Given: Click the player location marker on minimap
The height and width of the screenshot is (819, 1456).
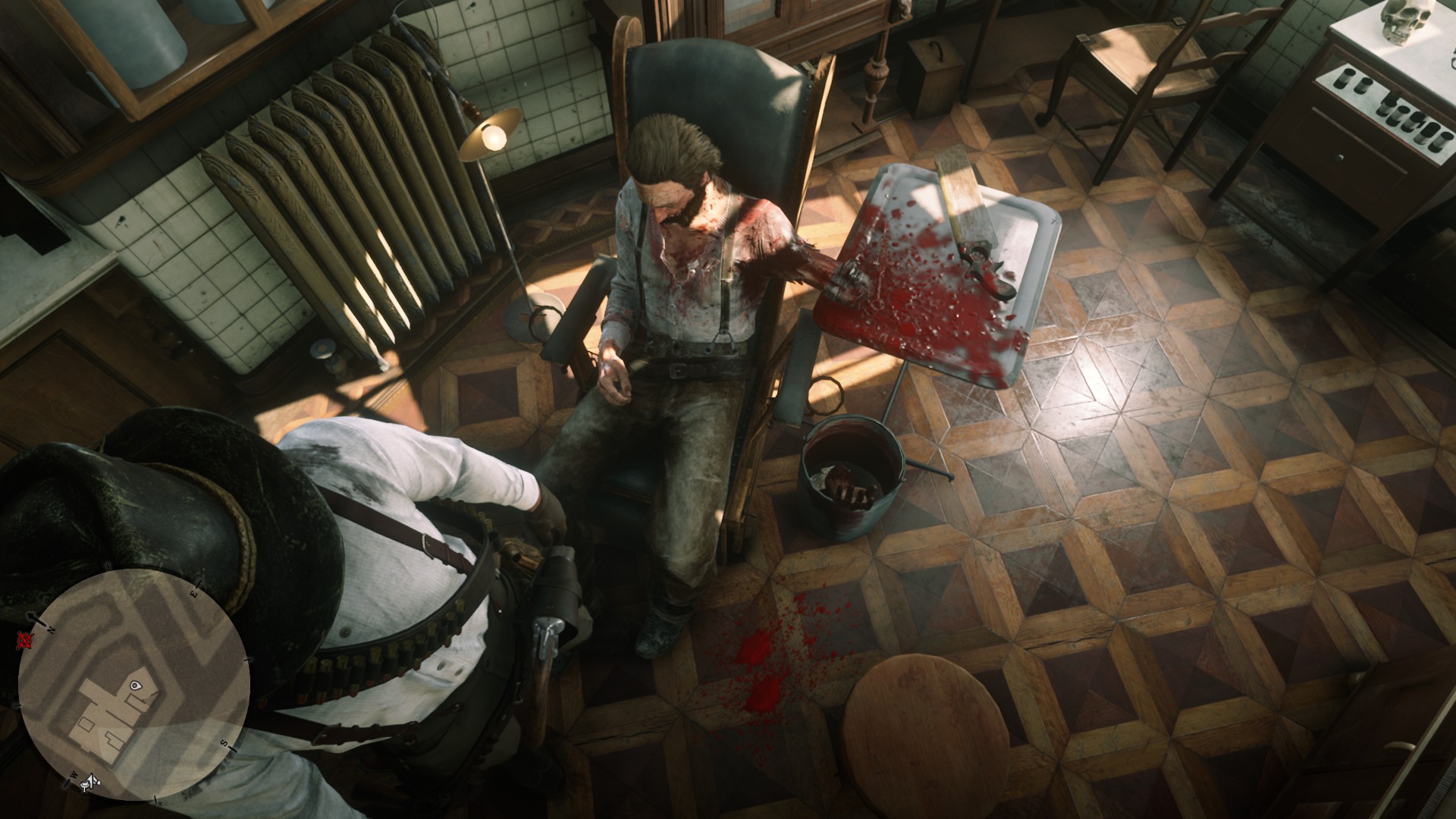Looking at the screenshot, I should [135, 685].
